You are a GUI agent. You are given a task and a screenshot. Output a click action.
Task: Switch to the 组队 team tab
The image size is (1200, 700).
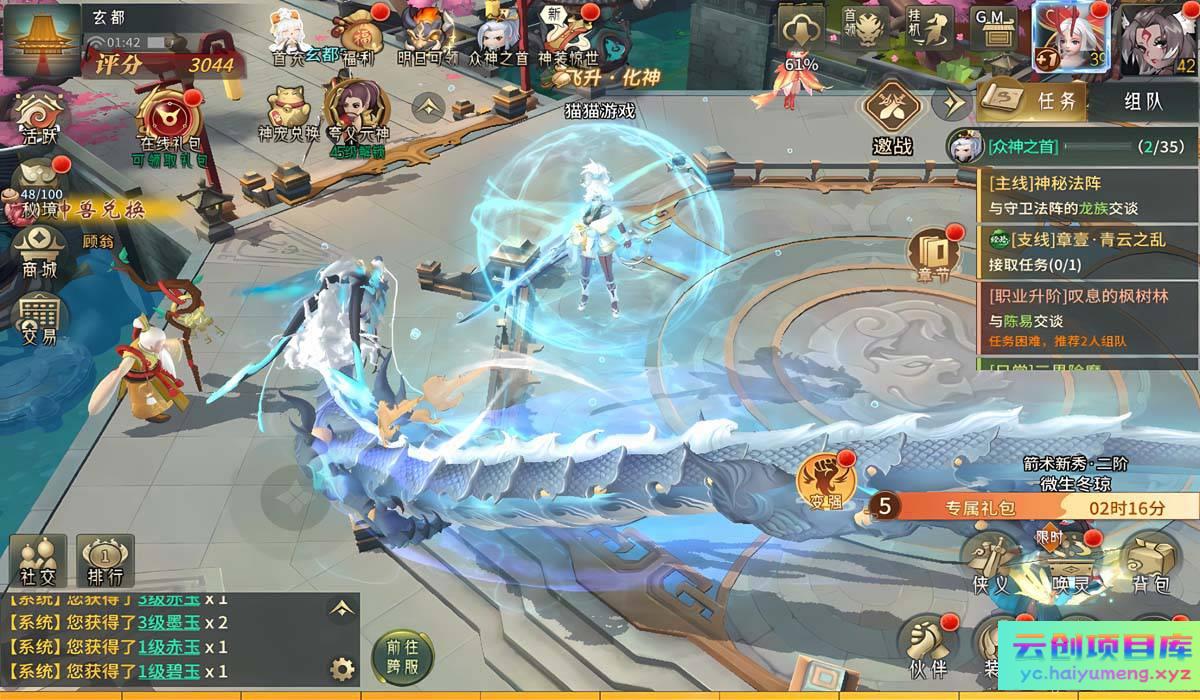point(1143,100)
